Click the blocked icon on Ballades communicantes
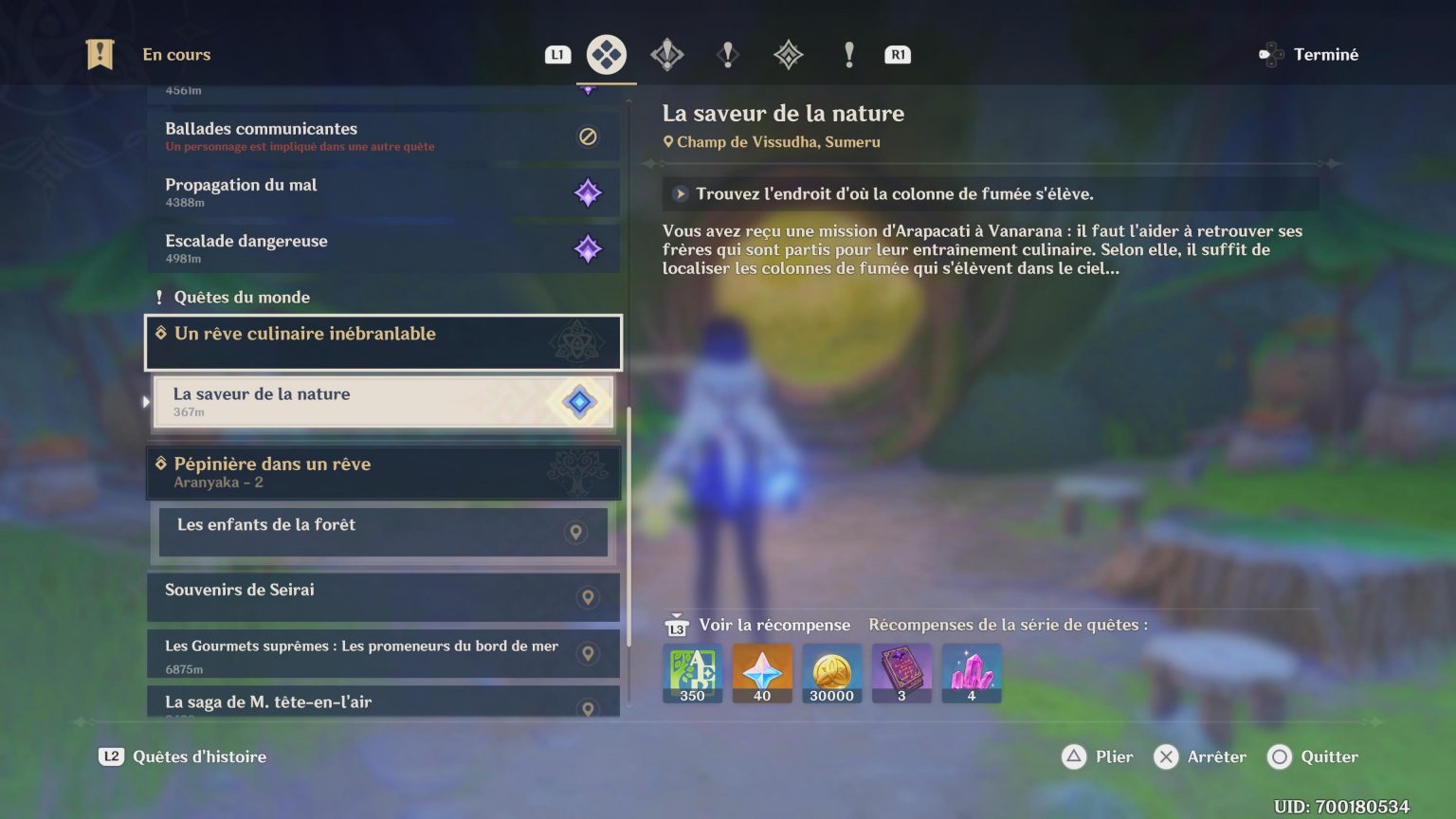The width and height of the screenshot is (1456, 819). (587, 136)
